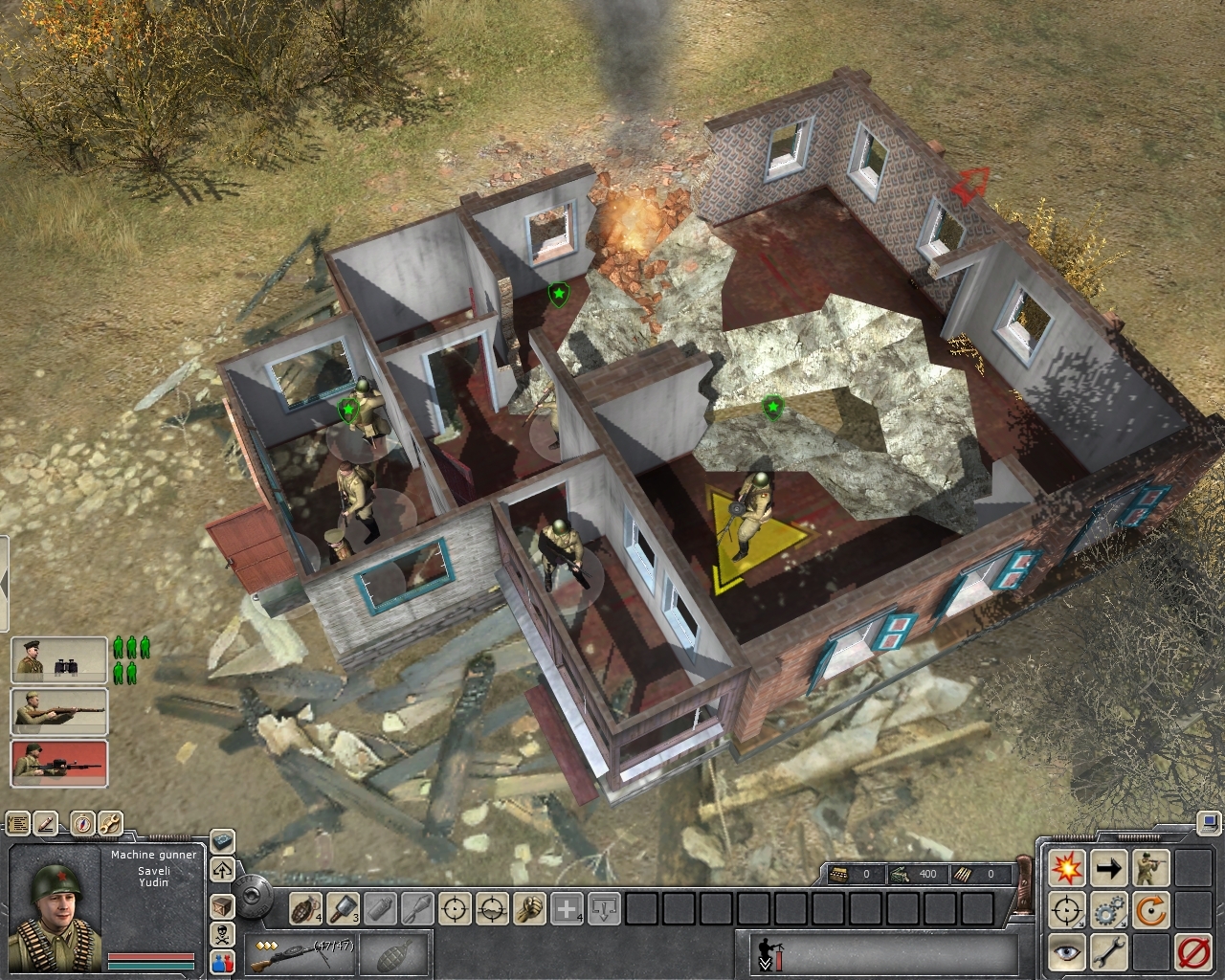Image resolution: width=1225 pixels, height=980 pixels.
Task: Activate the explosion attack command
Action: pos(1065,869)
